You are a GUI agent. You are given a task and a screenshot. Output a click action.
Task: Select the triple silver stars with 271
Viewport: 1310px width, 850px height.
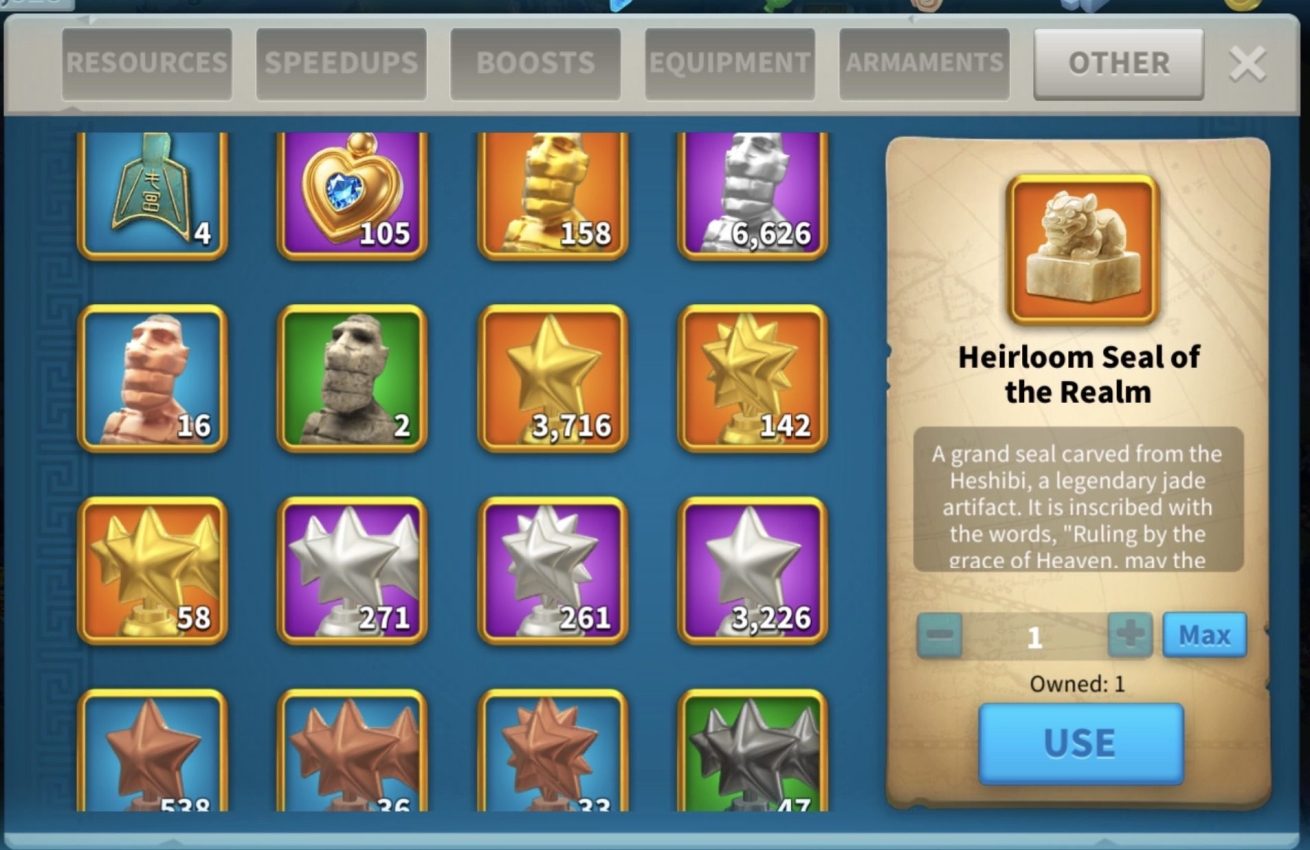(352, 570)
